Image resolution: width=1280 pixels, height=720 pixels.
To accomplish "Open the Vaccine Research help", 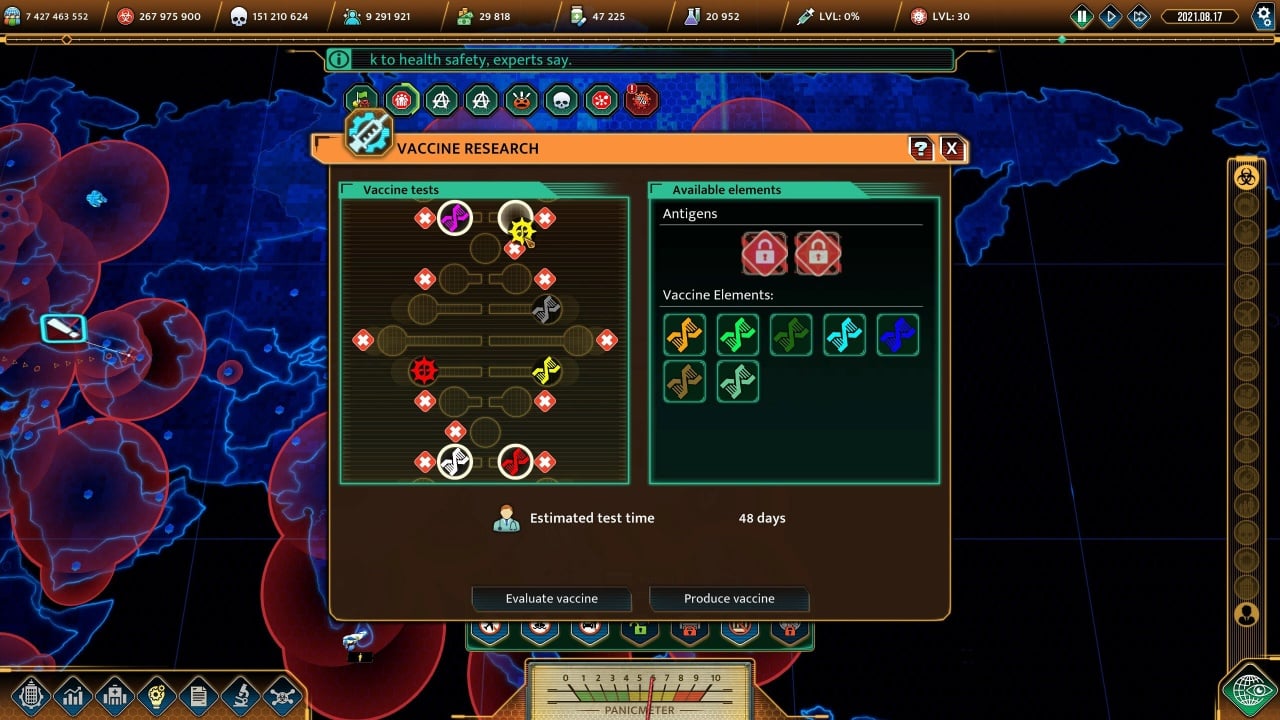I will [x=921, y=149].
